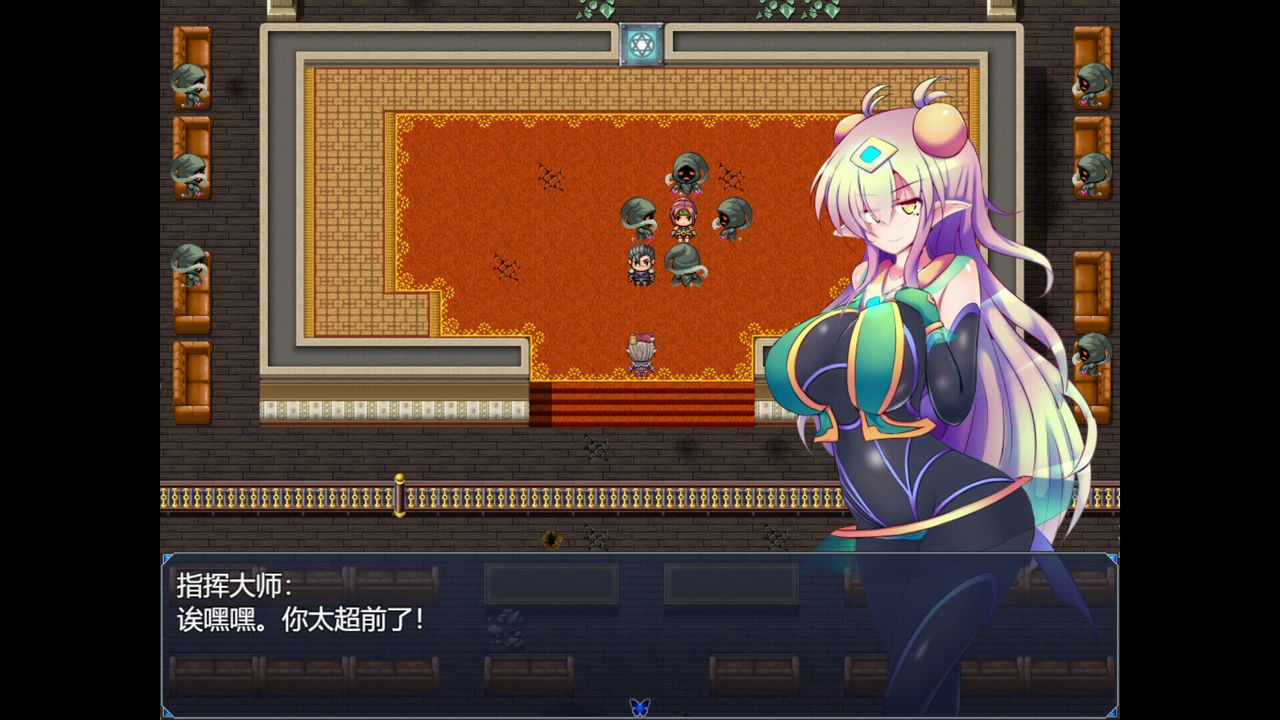
Task: Click the NPC standing on the red steps
Action: click(640, 353)
